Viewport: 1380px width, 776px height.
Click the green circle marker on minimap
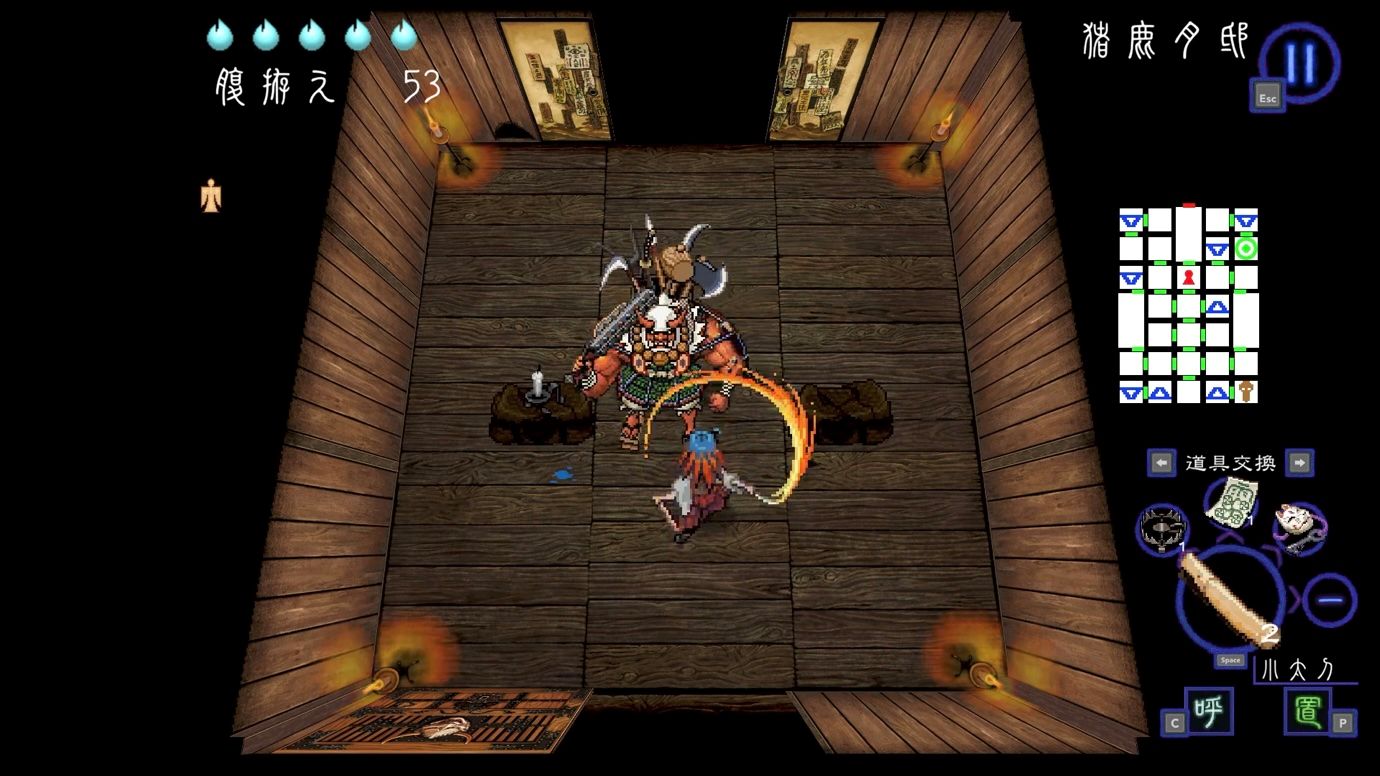tap(1246, 248)
